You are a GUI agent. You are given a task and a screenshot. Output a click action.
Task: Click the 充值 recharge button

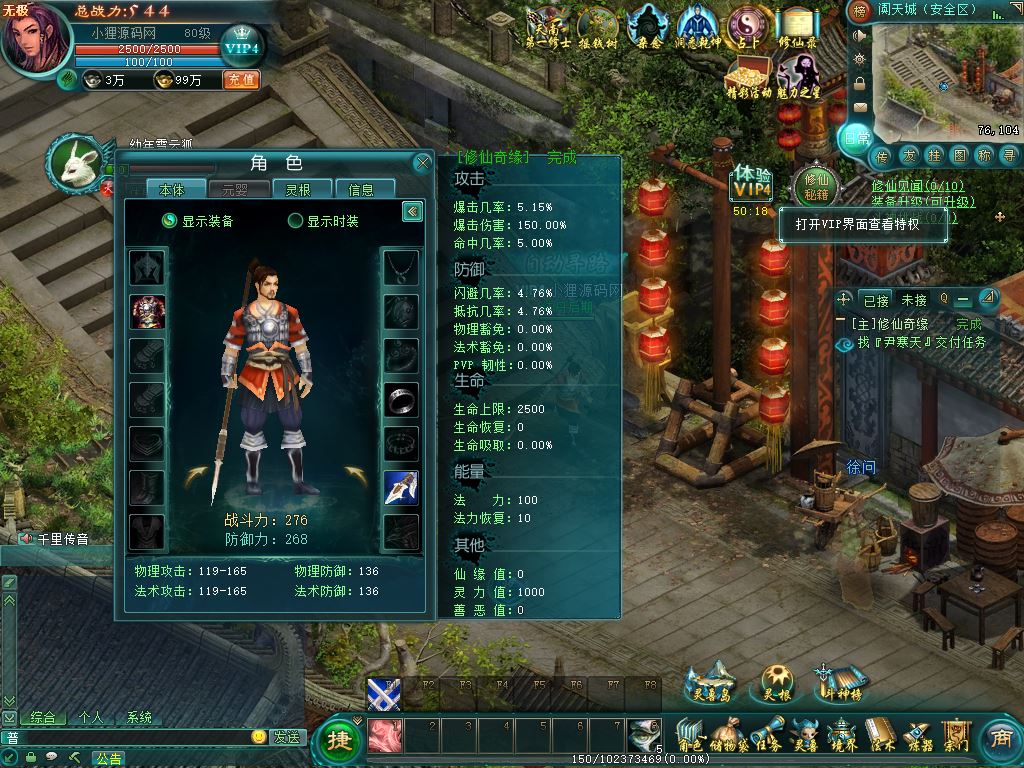[239, 80]
